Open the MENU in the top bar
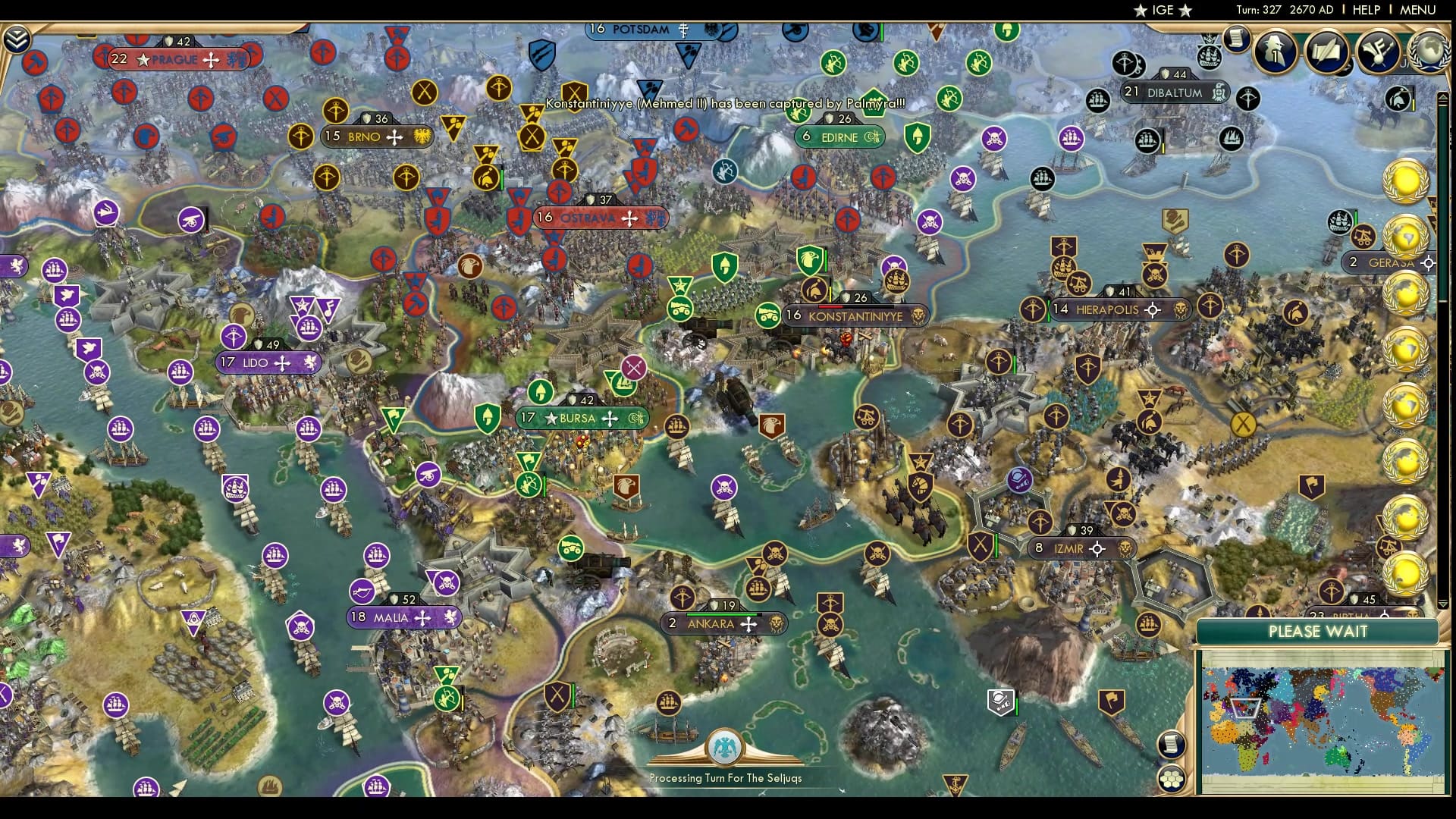Image resolution: width=1456 pixels, height=819 pixels. click(x=1427, y=10)
